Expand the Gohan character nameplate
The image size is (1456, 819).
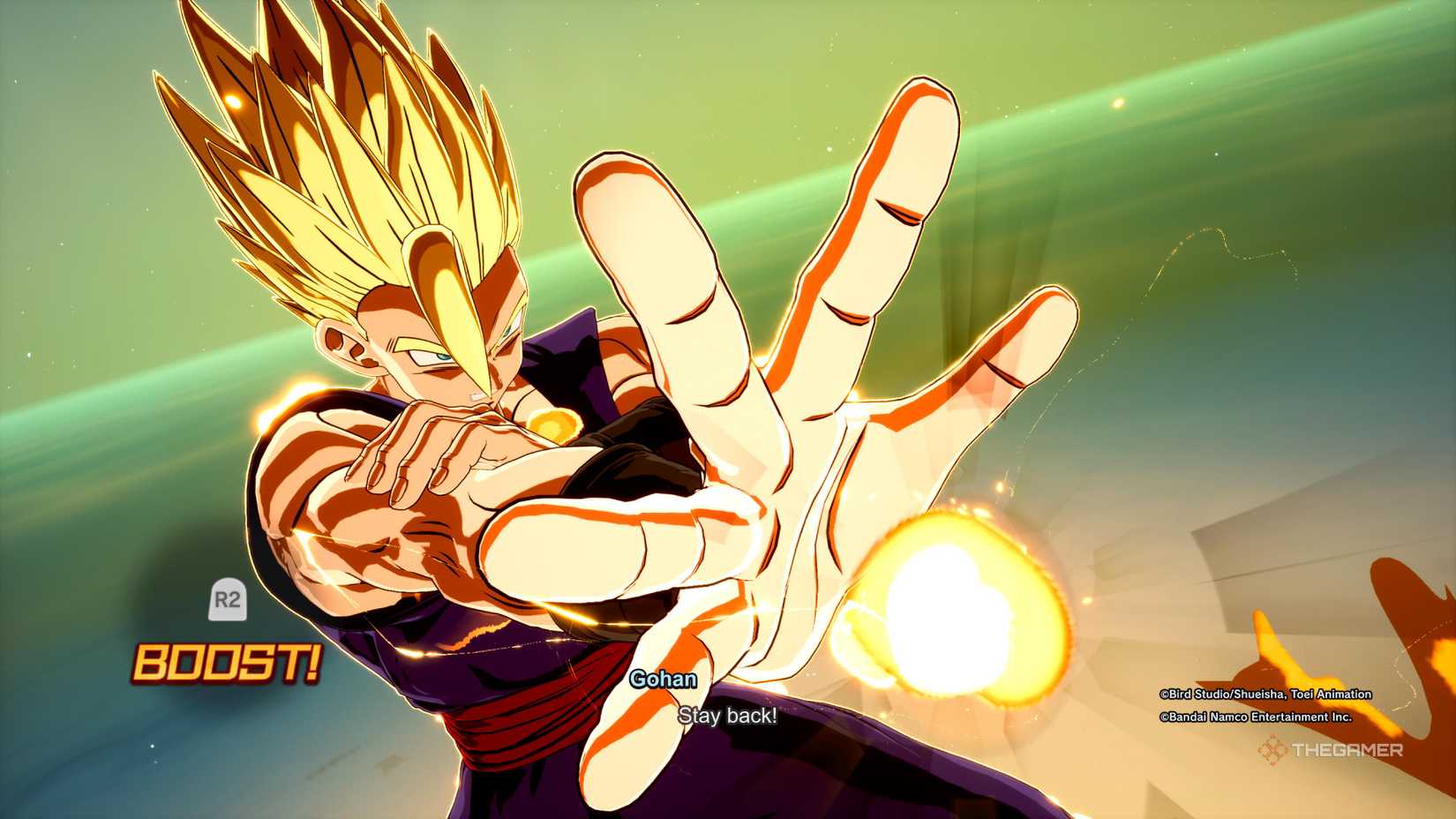click(663, 680)
